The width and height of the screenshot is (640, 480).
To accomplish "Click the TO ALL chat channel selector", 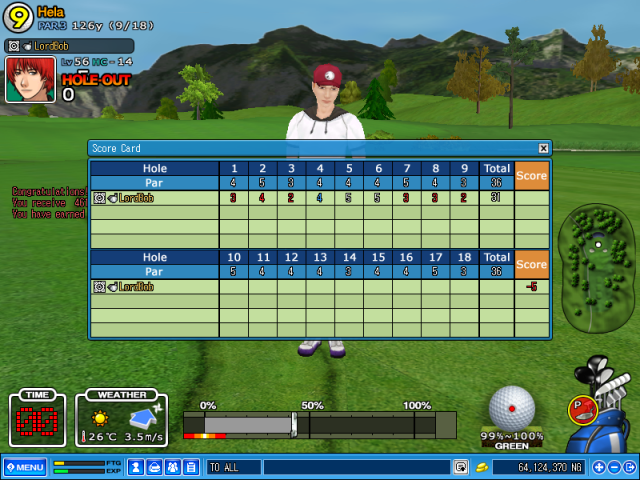I will click(233, 467).
